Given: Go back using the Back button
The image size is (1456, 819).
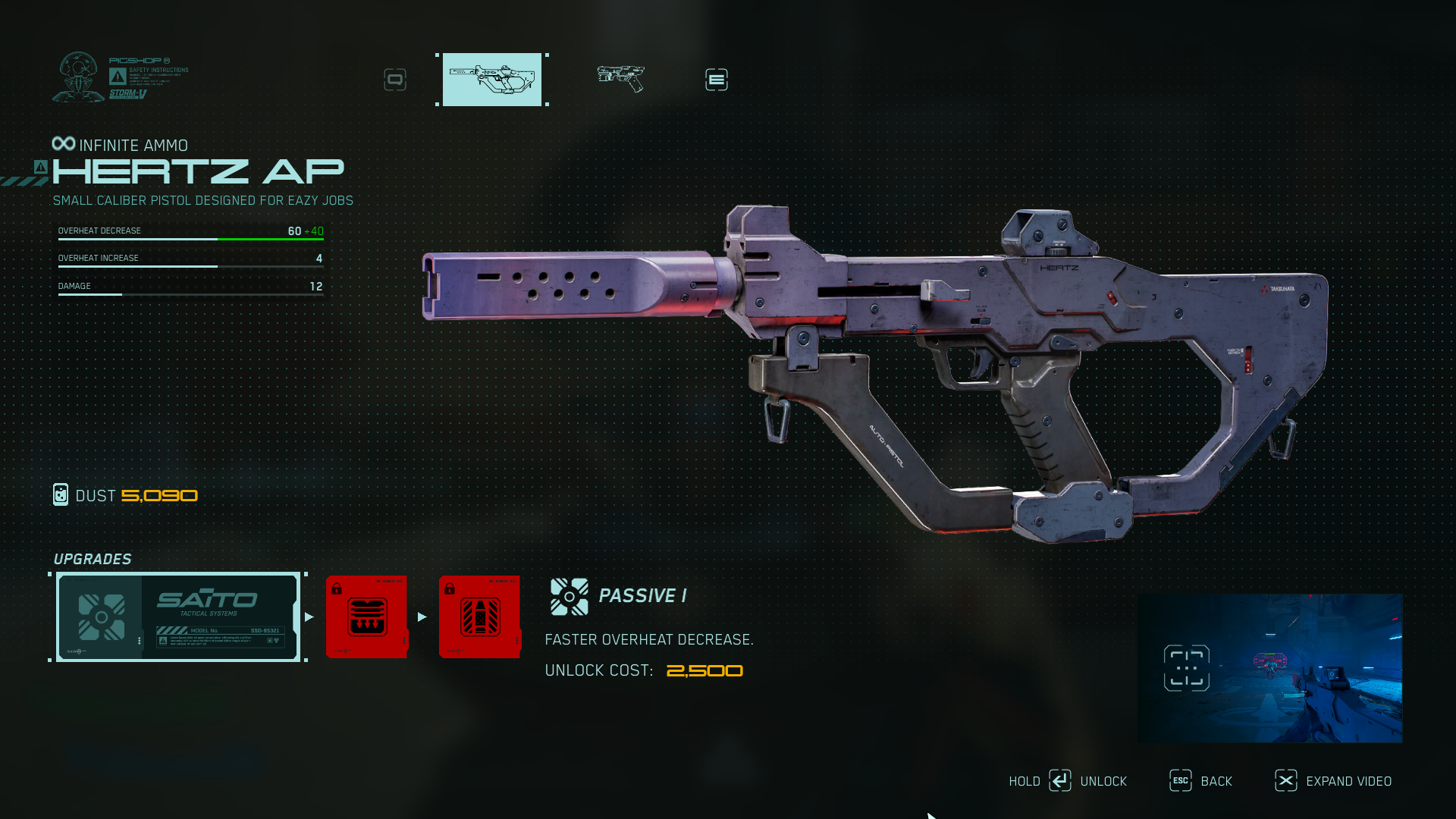Looking at the screenshot, I should pyautogui.click(x=1216, y=781).
